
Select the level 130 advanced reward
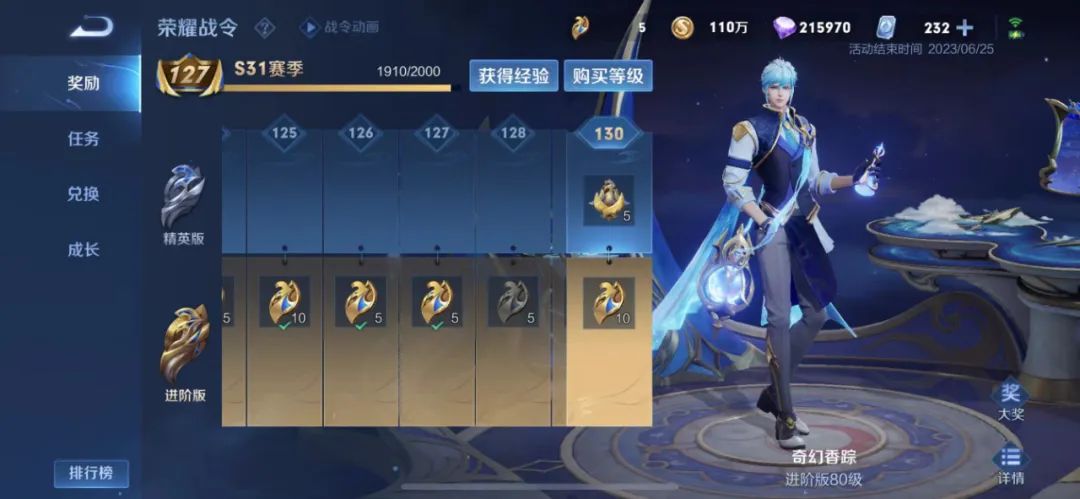[x=608, y=302]
